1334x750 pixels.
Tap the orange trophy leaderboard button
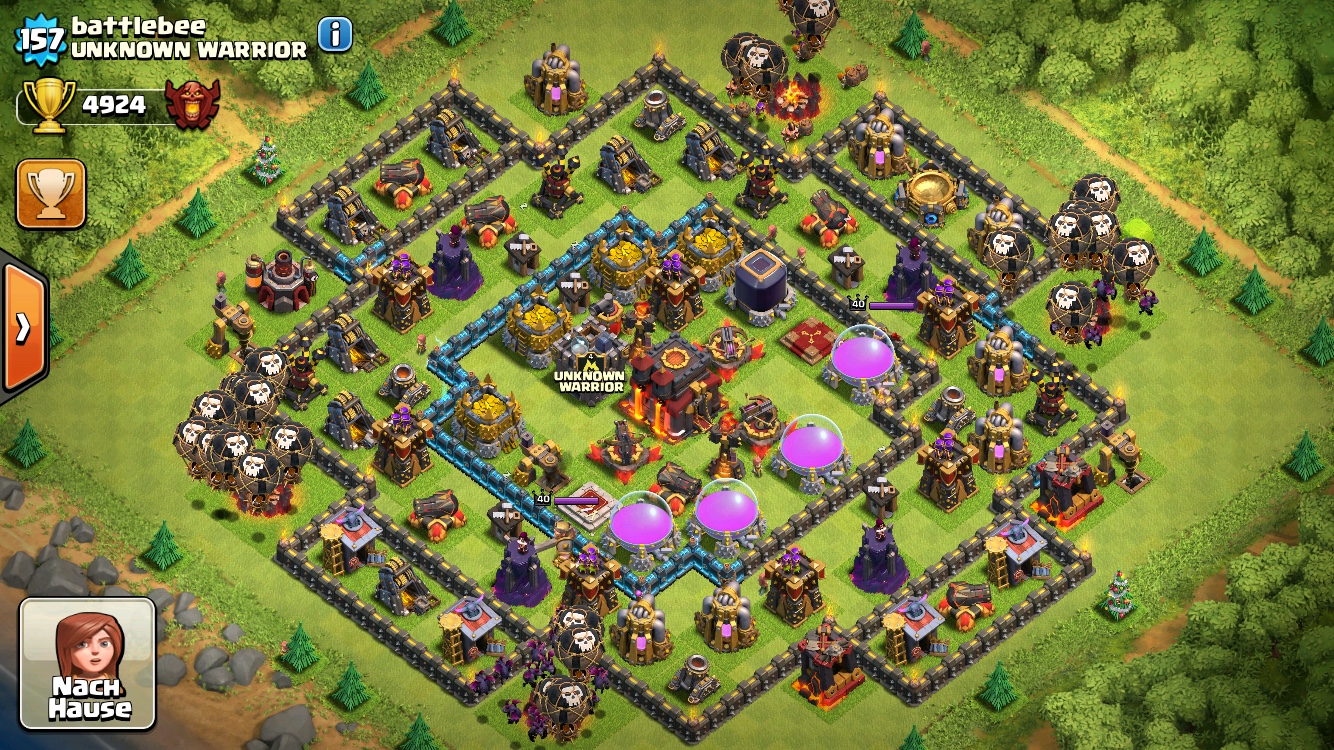(51, 194)
